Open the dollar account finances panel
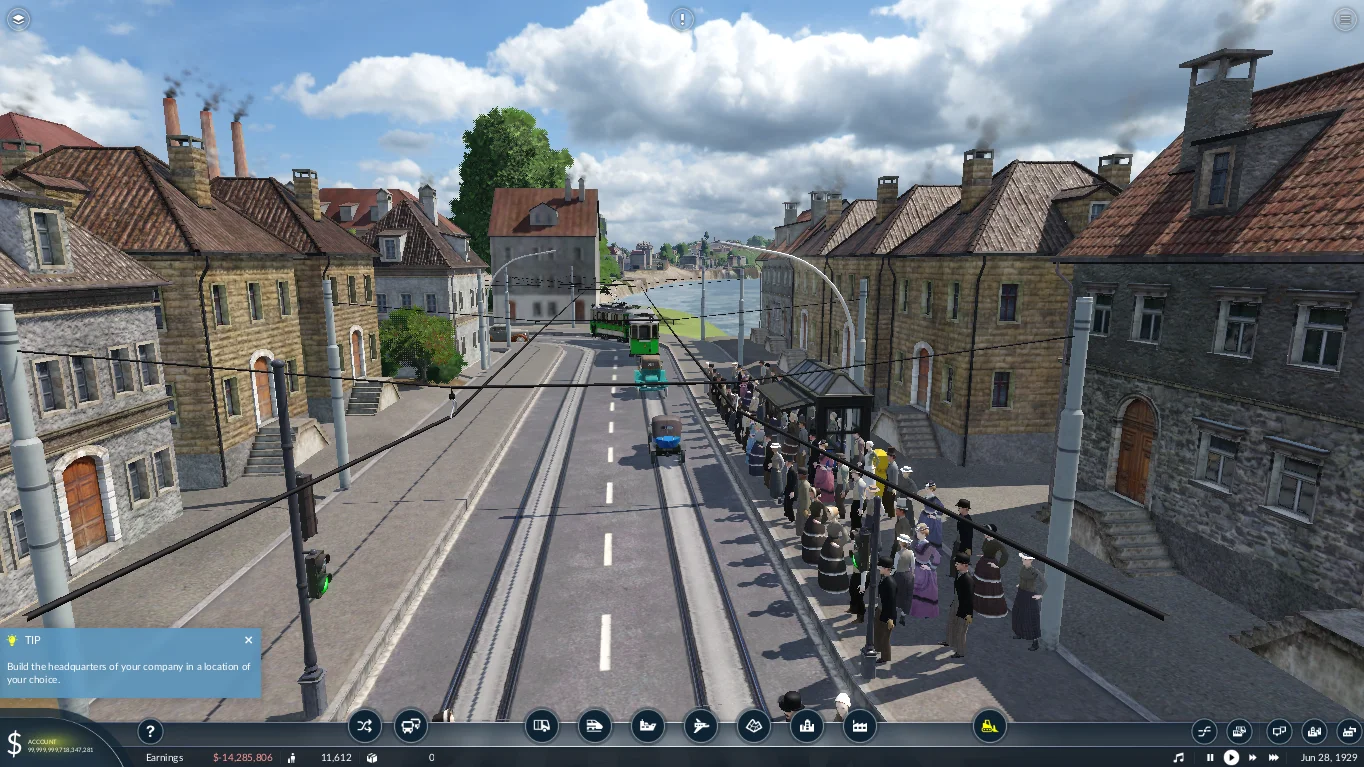This screenshot has height=767, width=1364. [15, 743]
